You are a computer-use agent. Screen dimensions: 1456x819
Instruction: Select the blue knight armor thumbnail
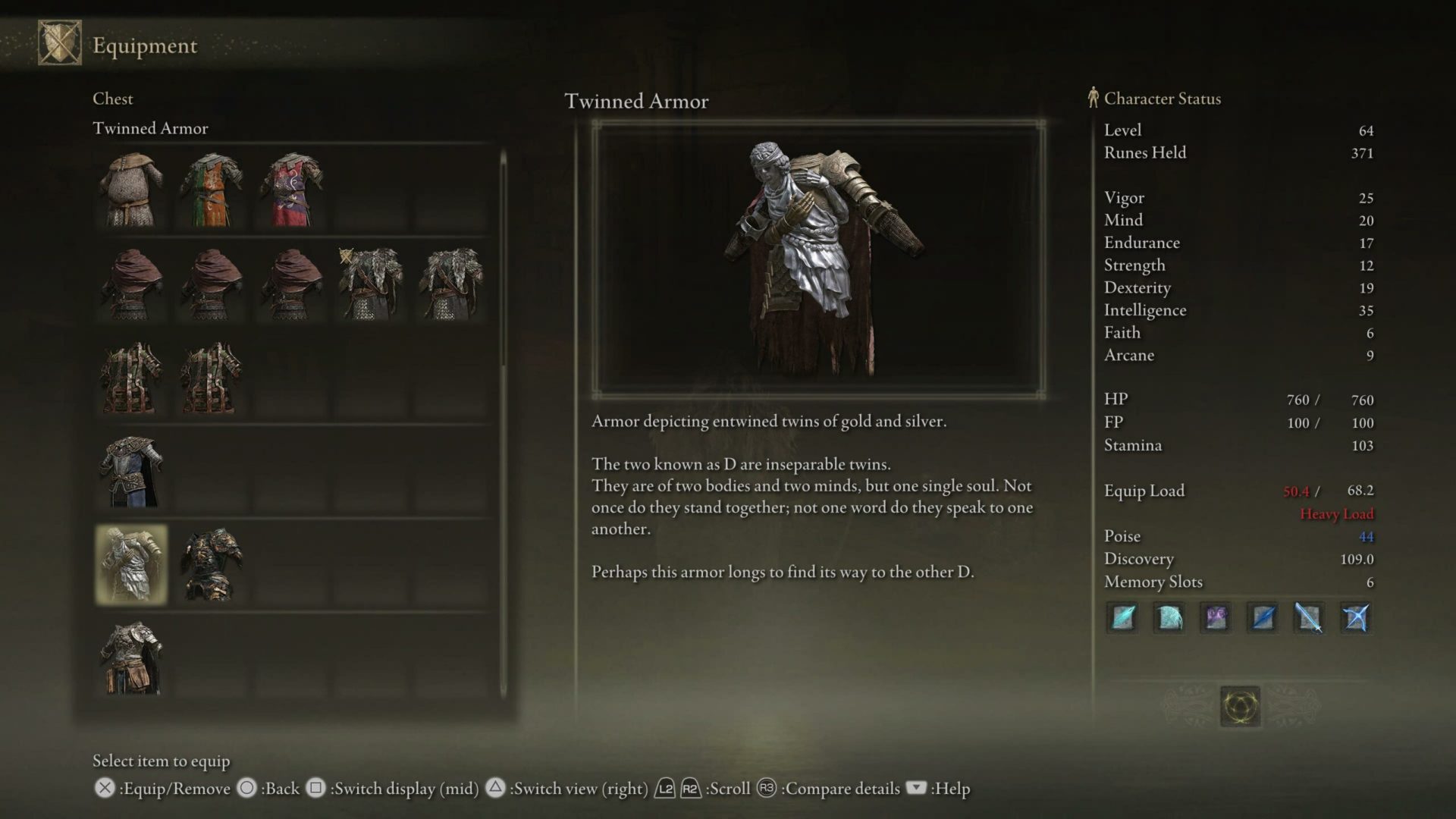[130, 470]
